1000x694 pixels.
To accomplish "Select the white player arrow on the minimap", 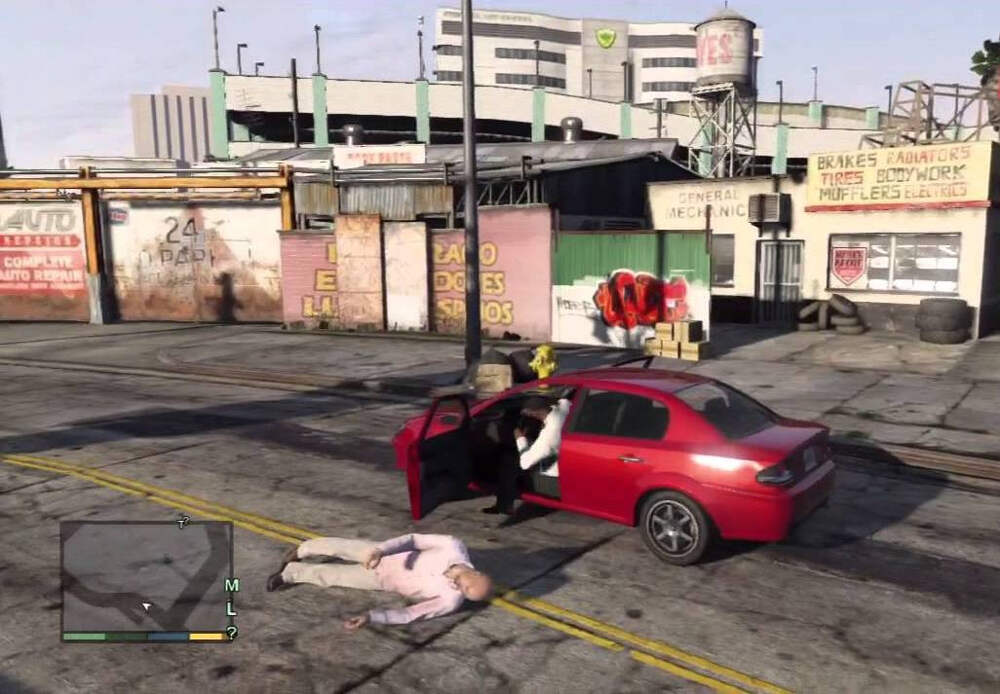I will [x=147, y=606].
